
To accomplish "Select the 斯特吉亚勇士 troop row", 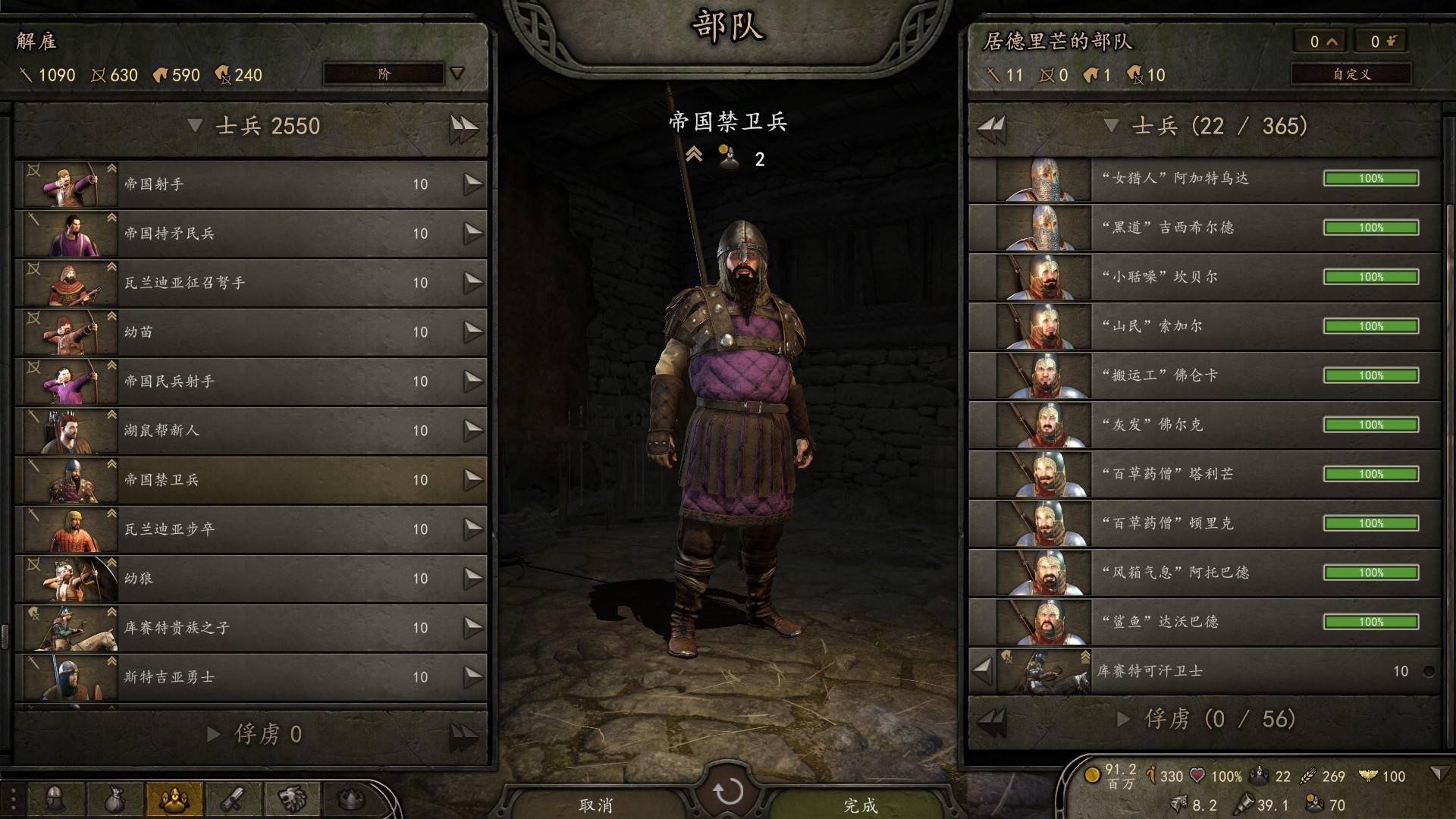I will [250, 677].
